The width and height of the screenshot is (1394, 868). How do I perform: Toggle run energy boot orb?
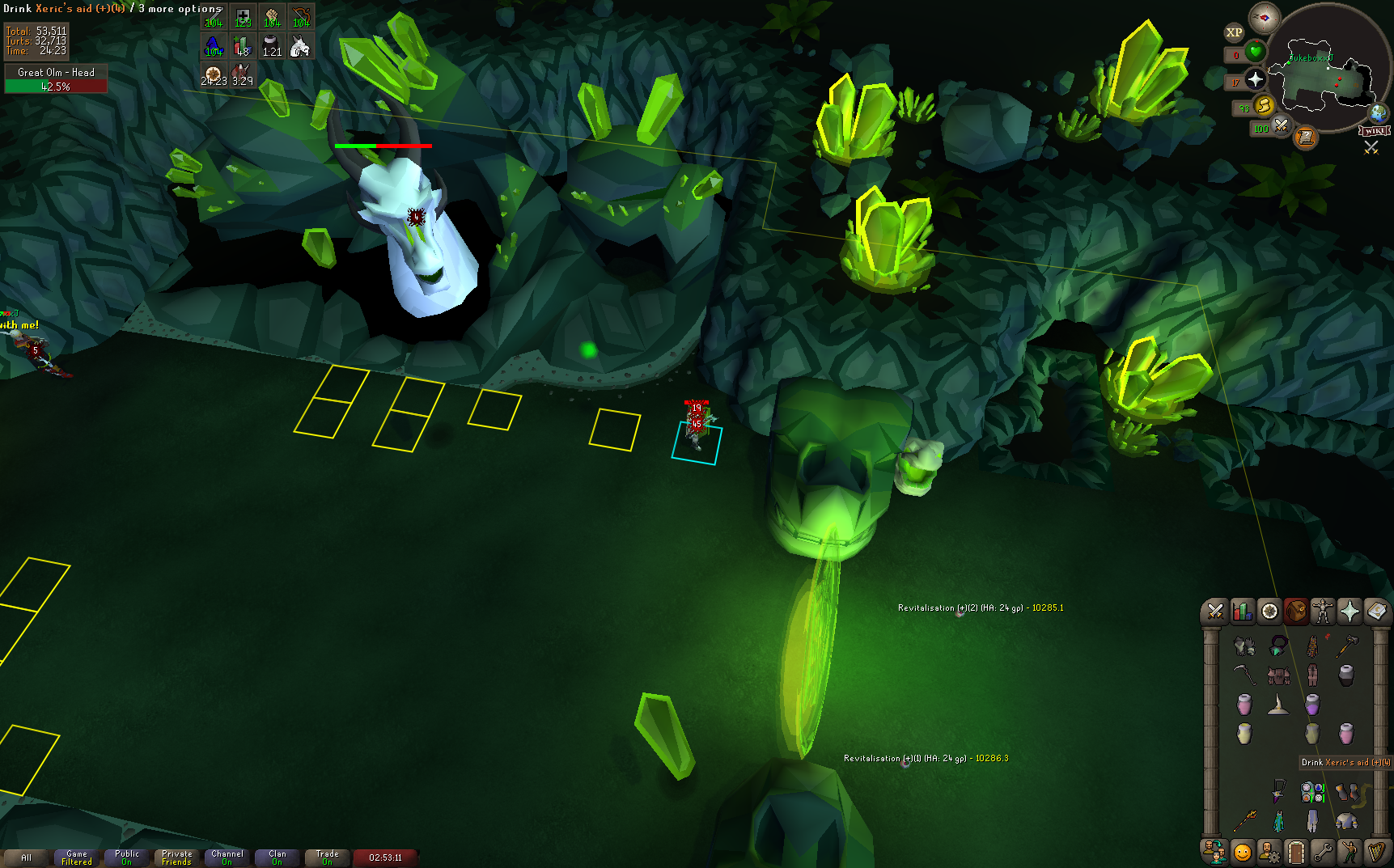point(1264,105)
